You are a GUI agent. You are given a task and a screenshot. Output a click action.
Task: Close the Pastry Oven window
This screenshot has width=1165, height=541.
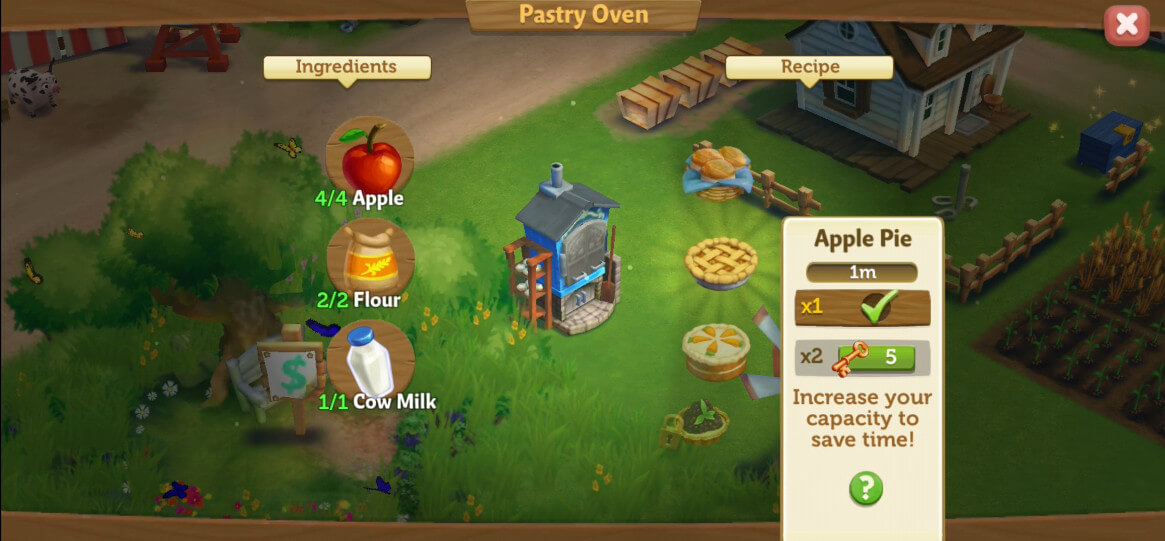point(1126,25)
